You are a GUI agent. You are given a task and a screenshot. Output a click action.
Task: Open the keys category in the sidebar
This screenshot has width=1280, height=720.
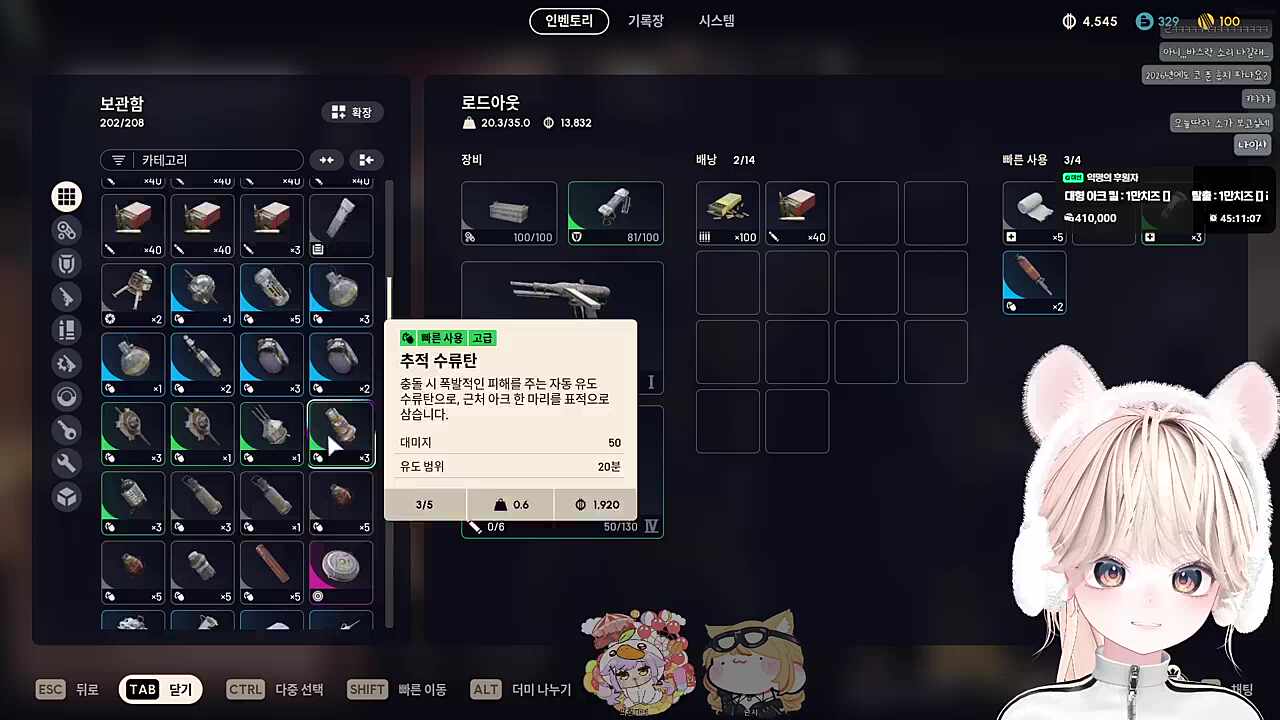click(66, 430)
